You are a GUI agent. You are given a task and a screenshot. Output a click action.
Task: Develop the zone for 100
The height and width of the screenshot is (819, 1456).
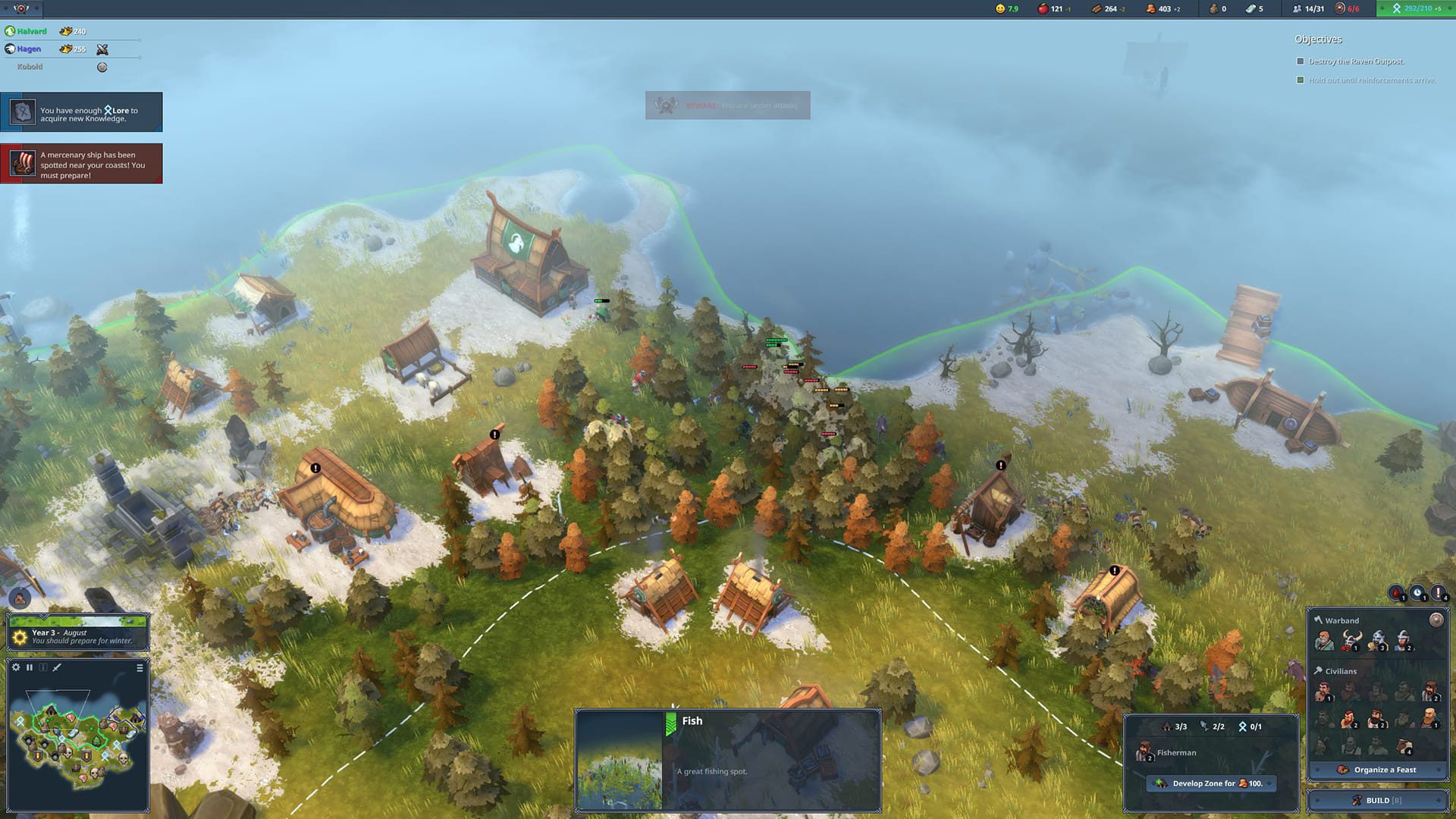[x=1211, y=783]
